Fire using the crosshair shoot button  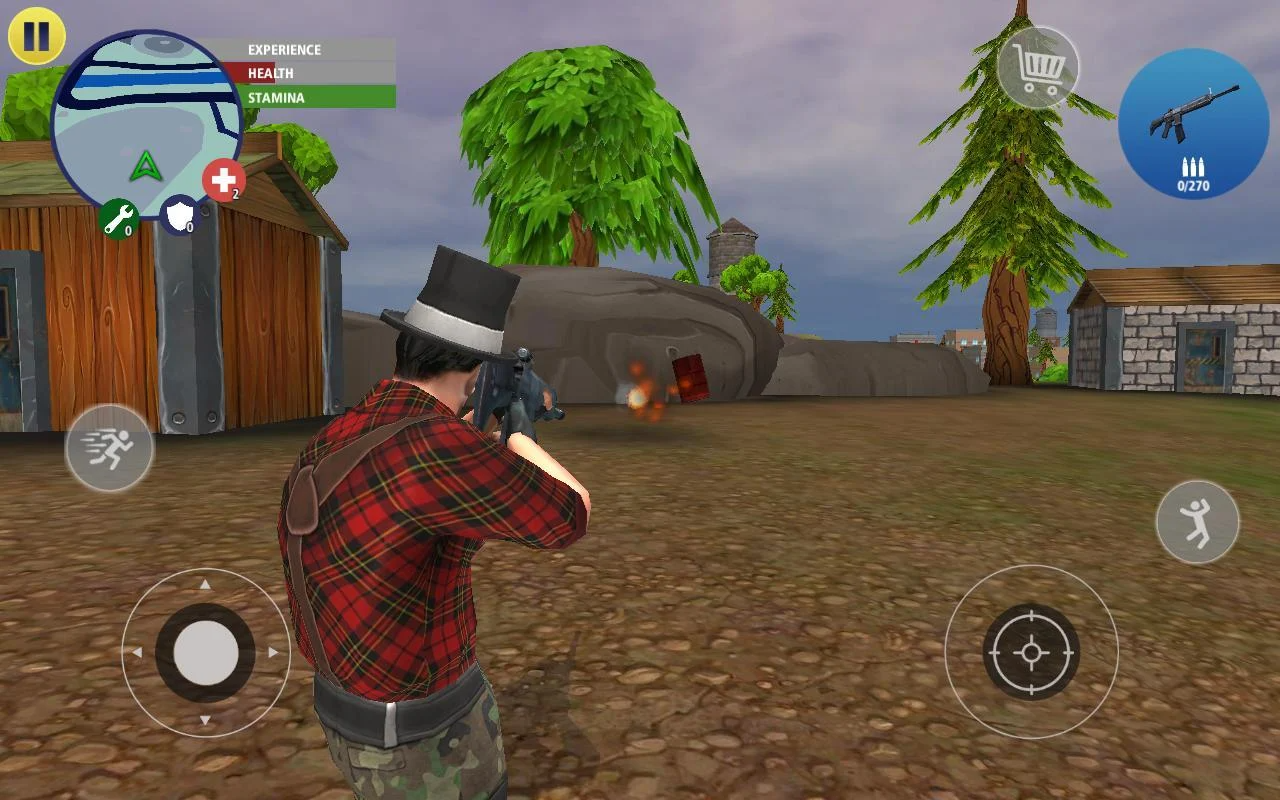coord(1031,652)
